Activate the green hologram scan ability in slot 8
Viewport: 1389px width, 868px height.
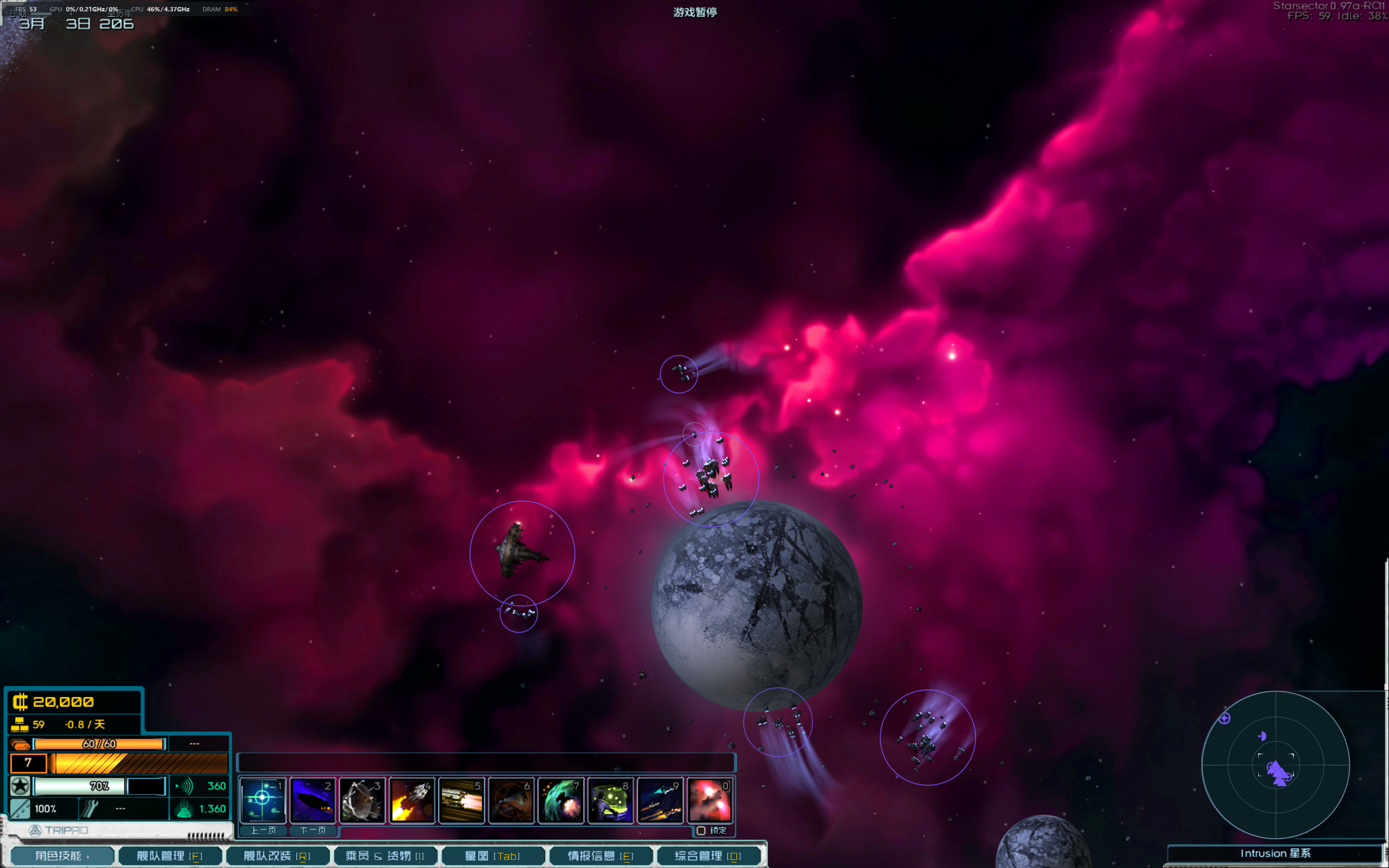tap(610, 800)
